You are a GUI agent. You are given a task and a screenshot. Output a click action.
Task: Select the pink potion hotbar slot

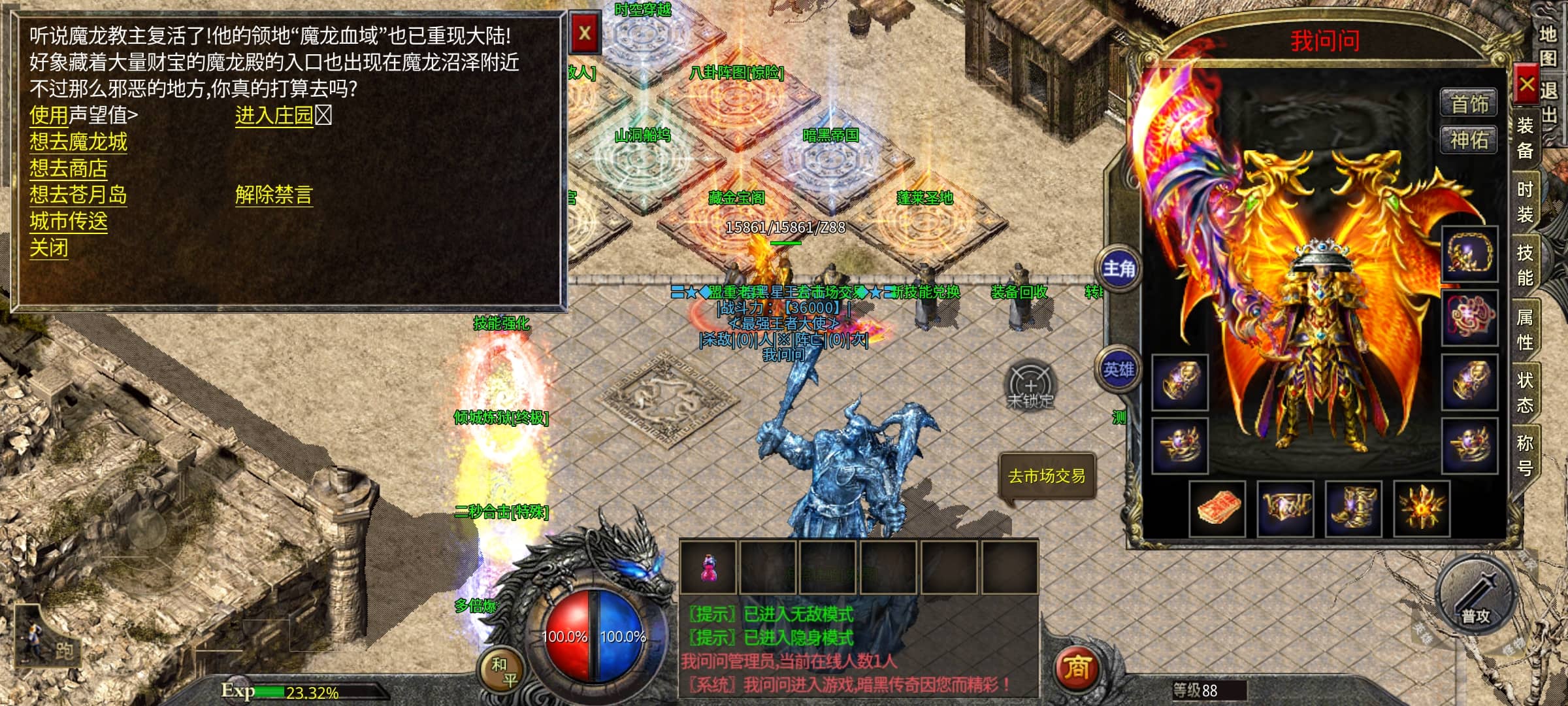(709, 567)
